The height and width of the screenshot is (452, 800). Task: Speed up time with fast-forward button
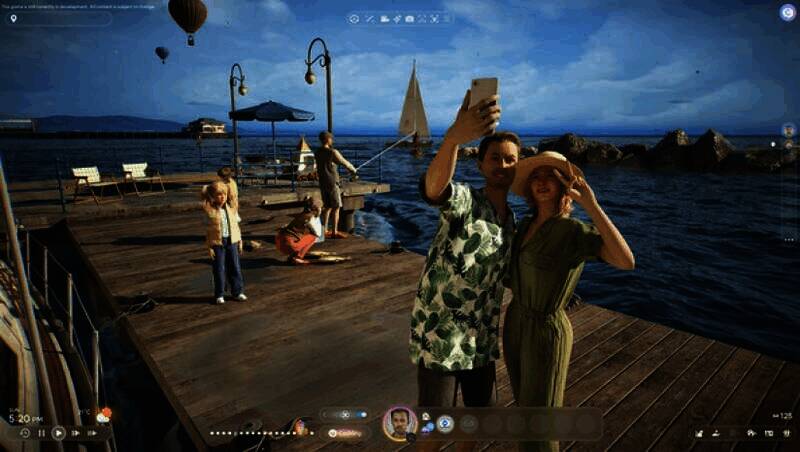pos(75,433)
